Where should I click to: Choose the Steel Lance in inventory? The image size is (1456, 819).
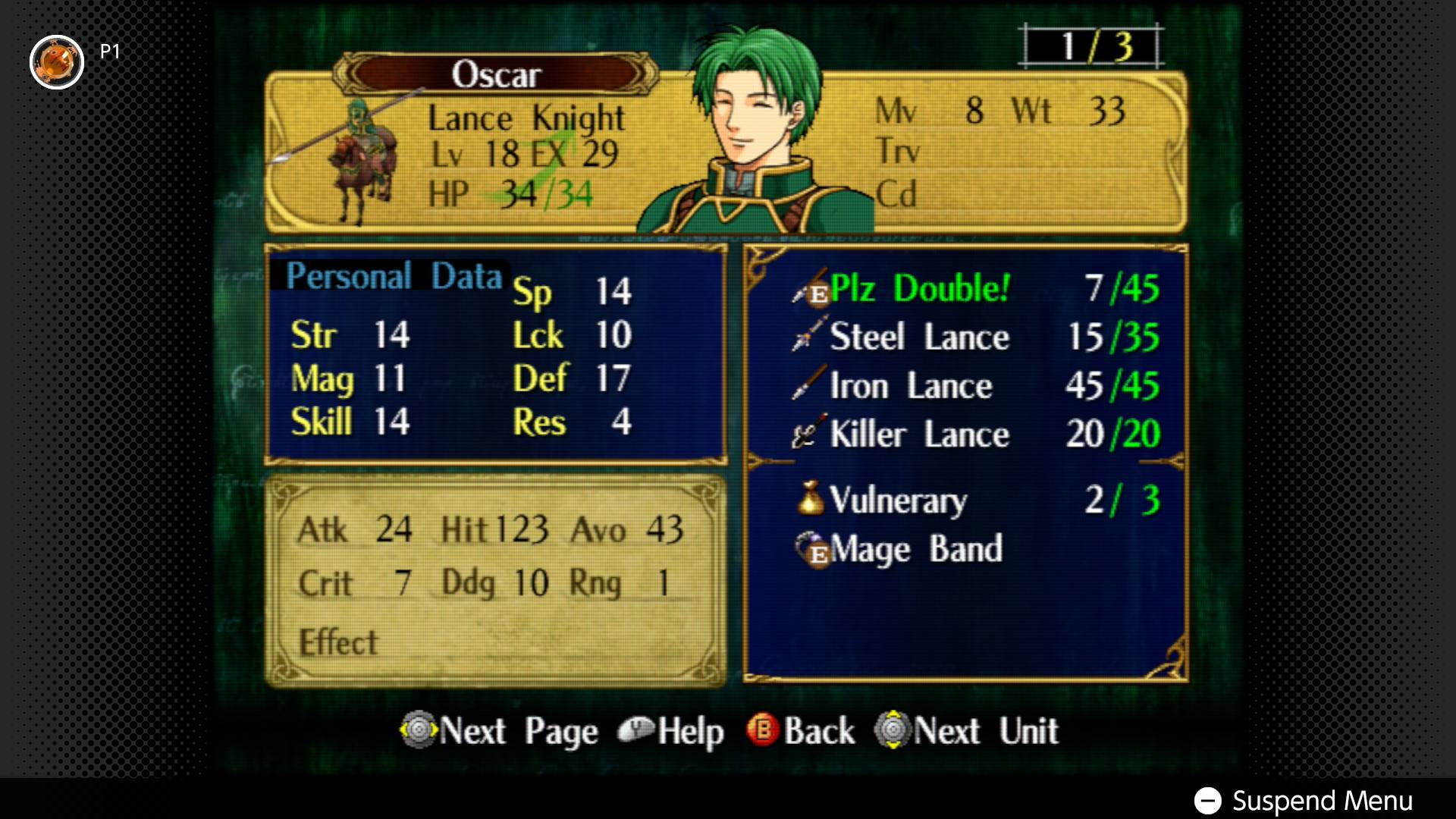(919, 337)
